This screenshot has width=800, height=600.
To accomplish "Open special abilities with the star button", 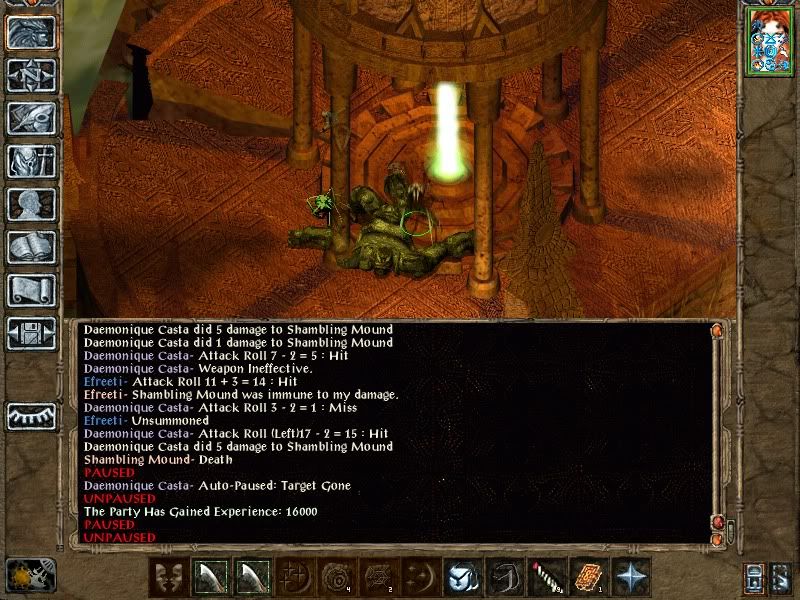I will 631,577.
